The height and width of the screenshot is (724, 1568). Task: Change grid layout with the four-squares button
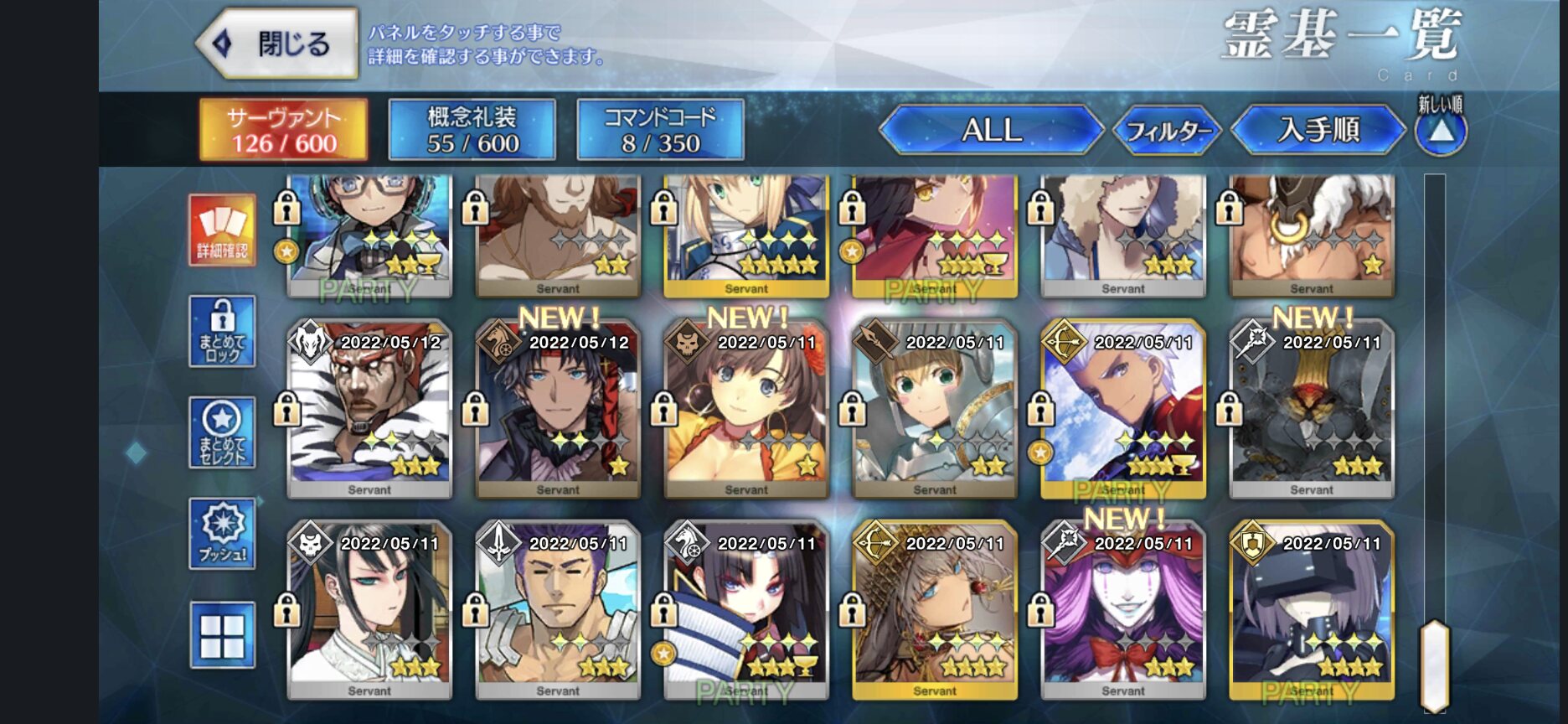(222, 635)
